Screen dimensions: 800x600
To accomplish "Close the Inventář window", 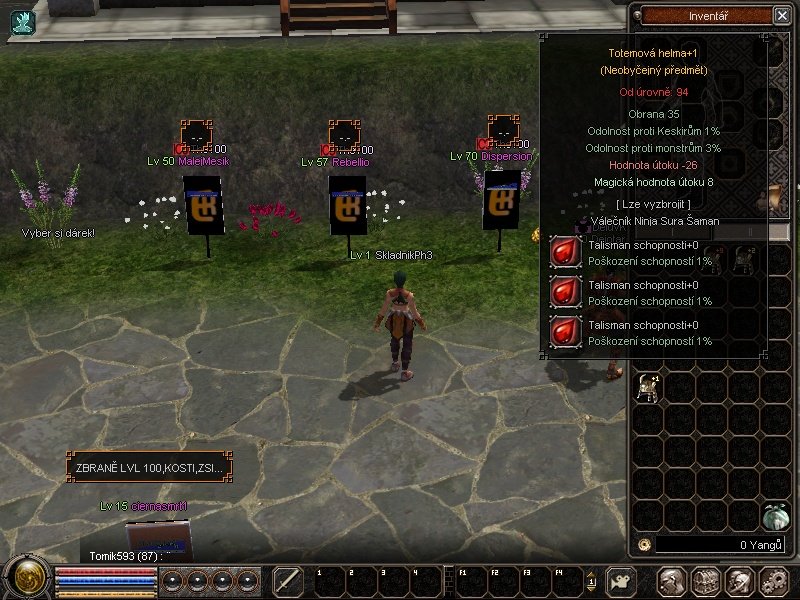I will click(x=781, y=15).
